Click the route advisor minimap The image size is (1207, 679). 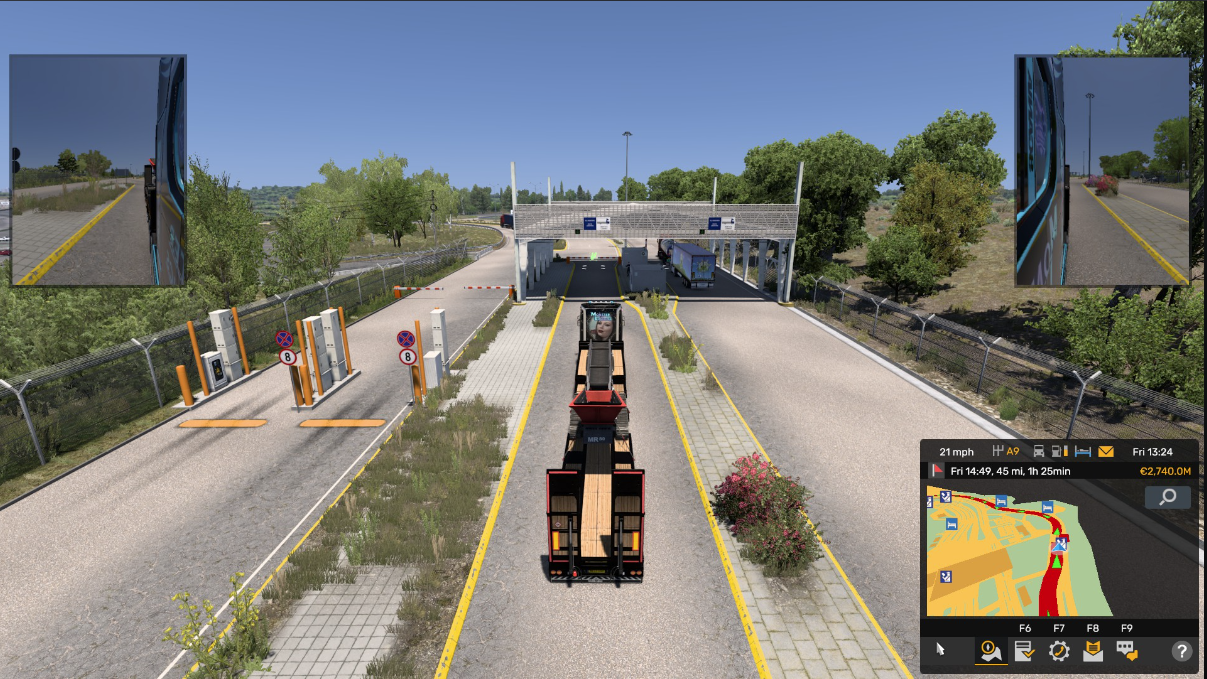click(x=1020, y=550)
